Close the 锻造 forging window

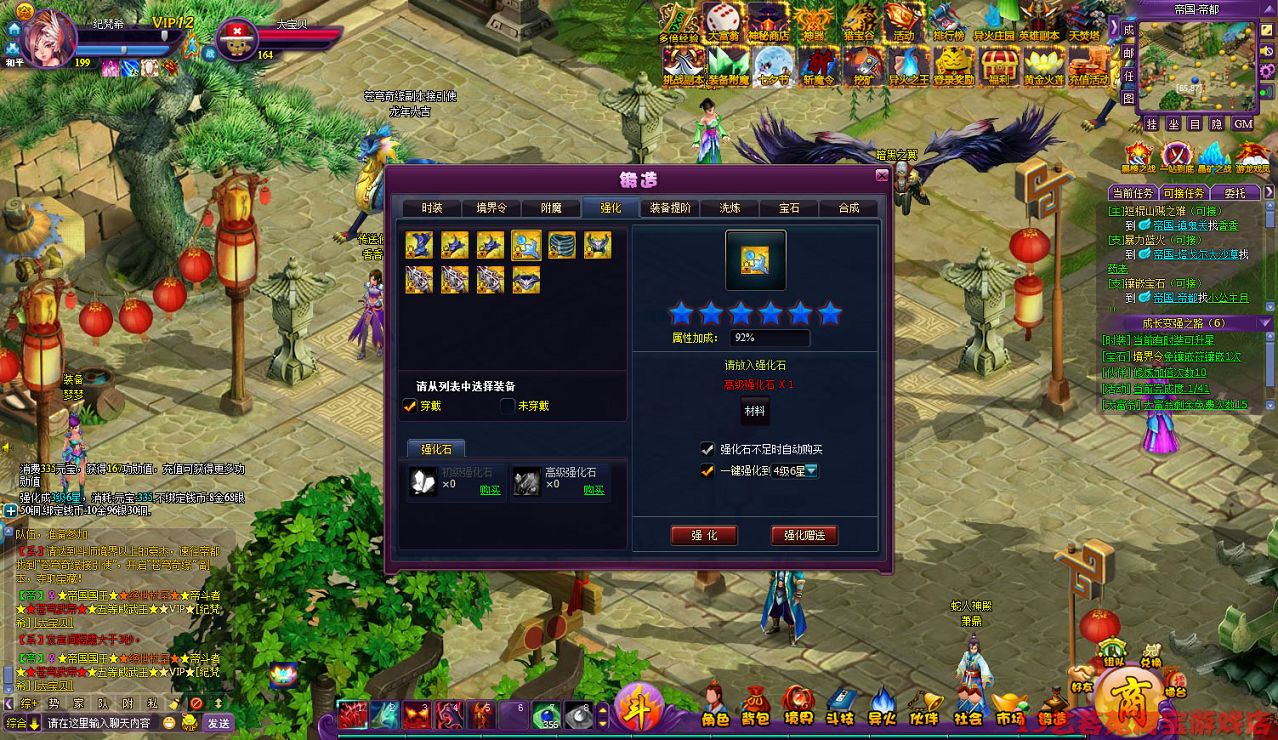881,176
